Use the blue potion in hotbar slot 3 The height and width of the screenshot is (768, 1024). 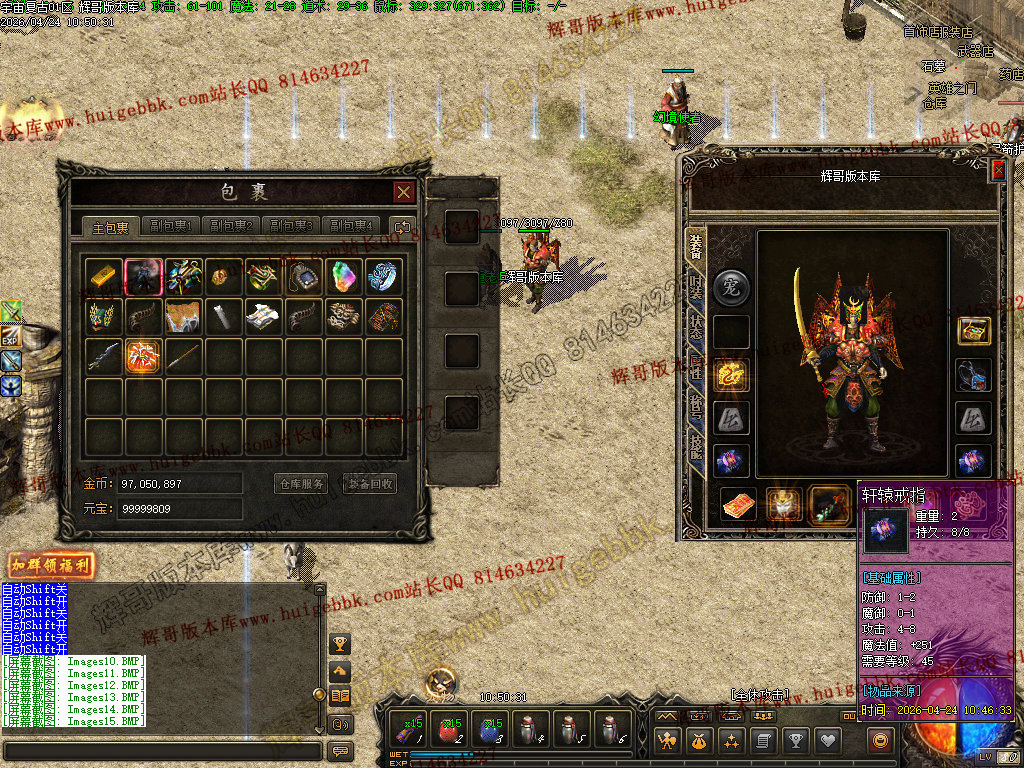(x=491, y=730)
